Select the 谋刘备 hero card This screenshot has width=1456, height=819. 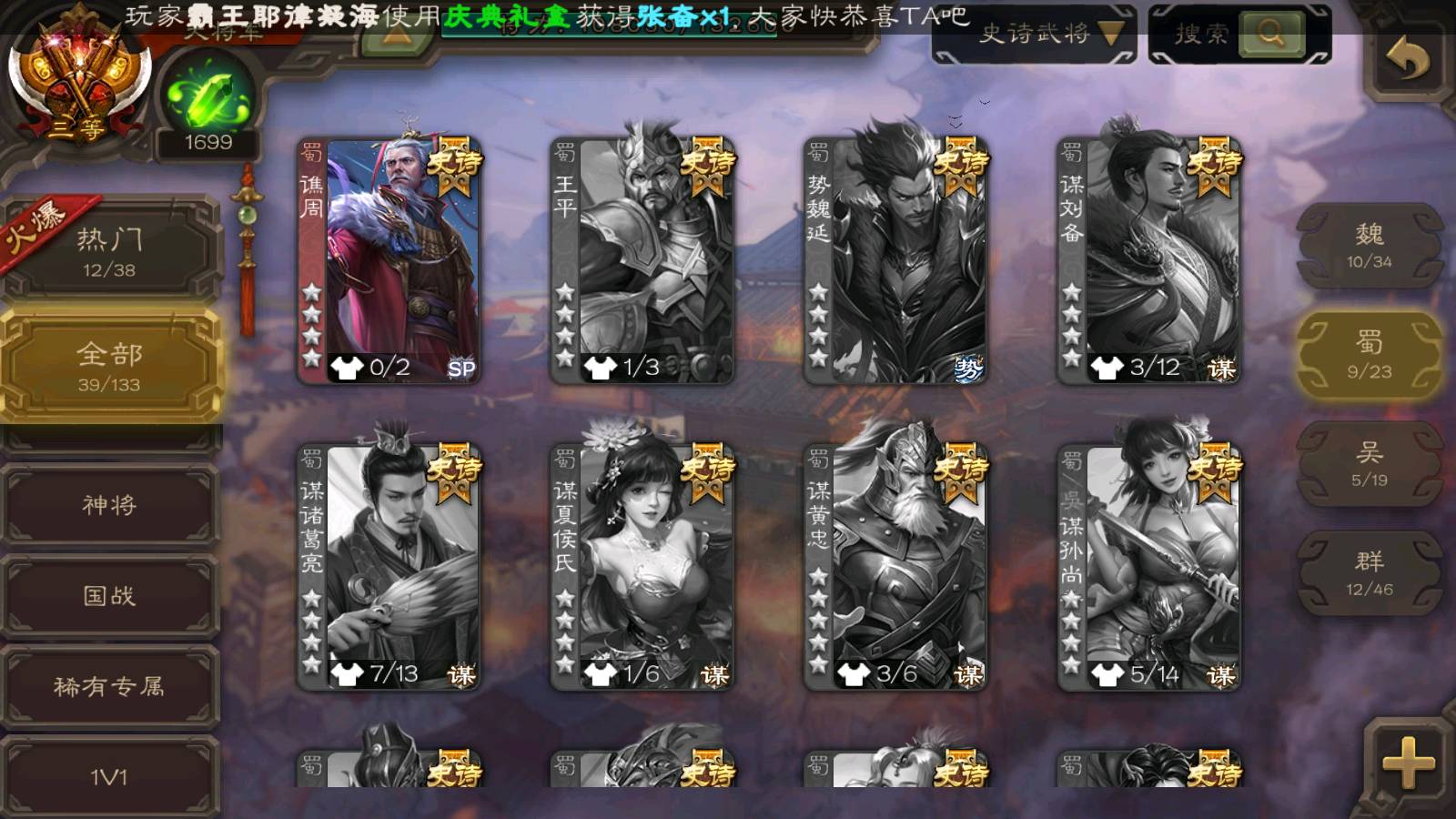(1148, 259)
